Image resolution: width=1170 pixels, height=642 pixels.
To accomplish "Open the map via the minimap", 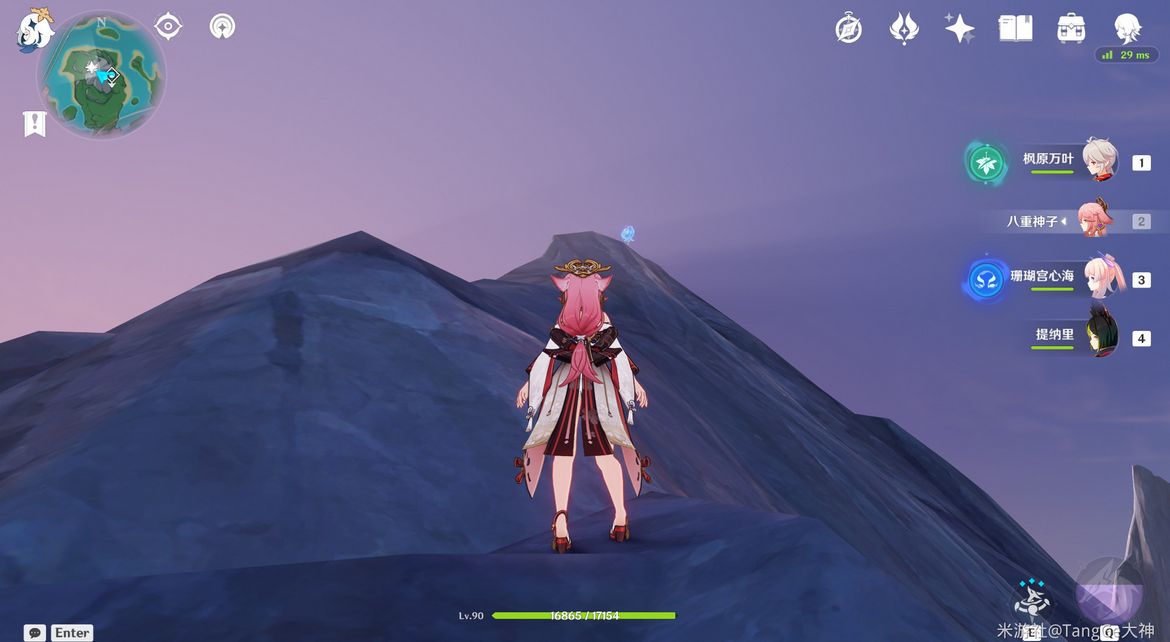I will click(101, 76).
